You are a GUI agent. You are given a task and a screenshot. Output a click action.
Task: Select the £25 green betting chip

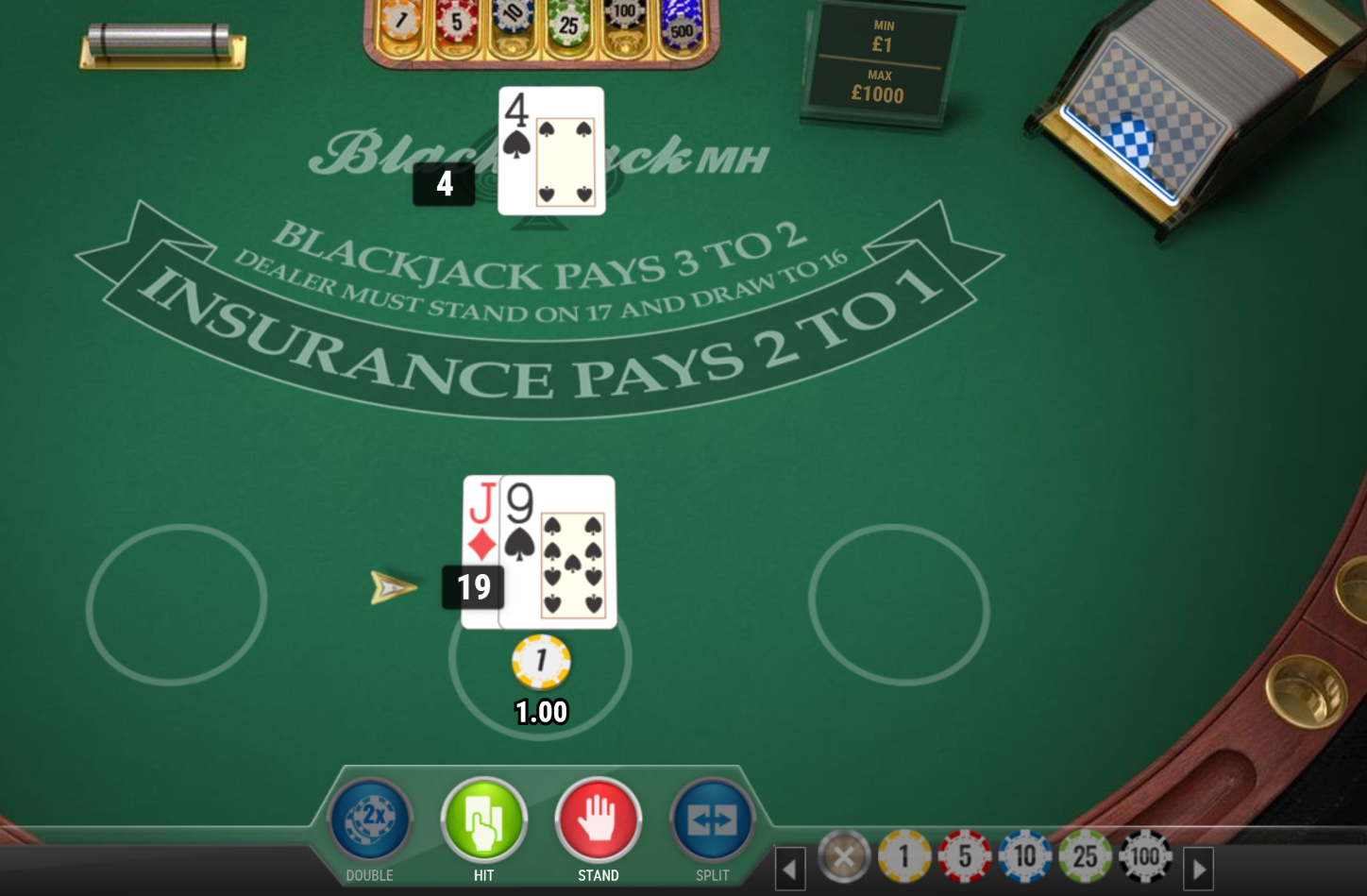pyautogui.click(x=1085, y=855)
